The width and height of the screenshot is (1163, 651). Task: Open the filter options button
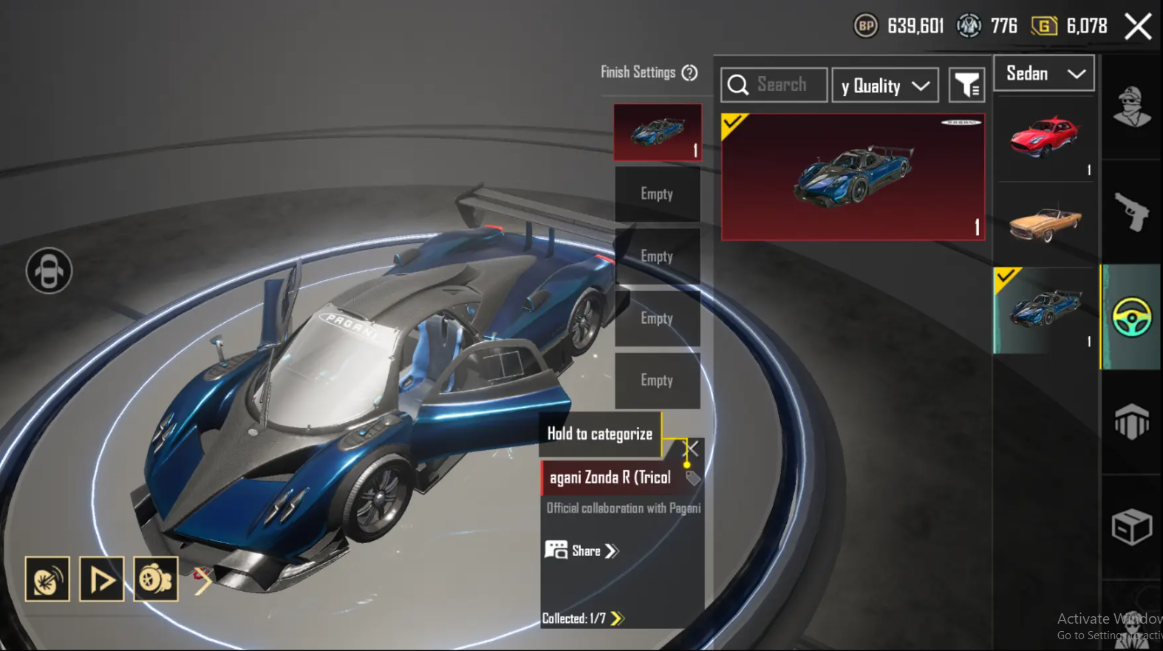[x=967, y=86]
